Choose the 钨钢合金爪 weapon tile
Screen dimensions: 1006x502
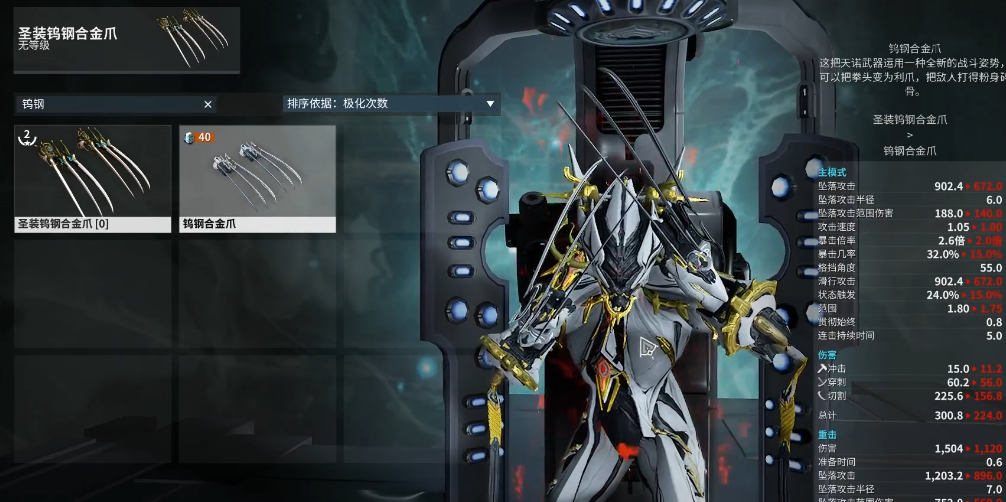pyautogui.click(x=257, y=178)
